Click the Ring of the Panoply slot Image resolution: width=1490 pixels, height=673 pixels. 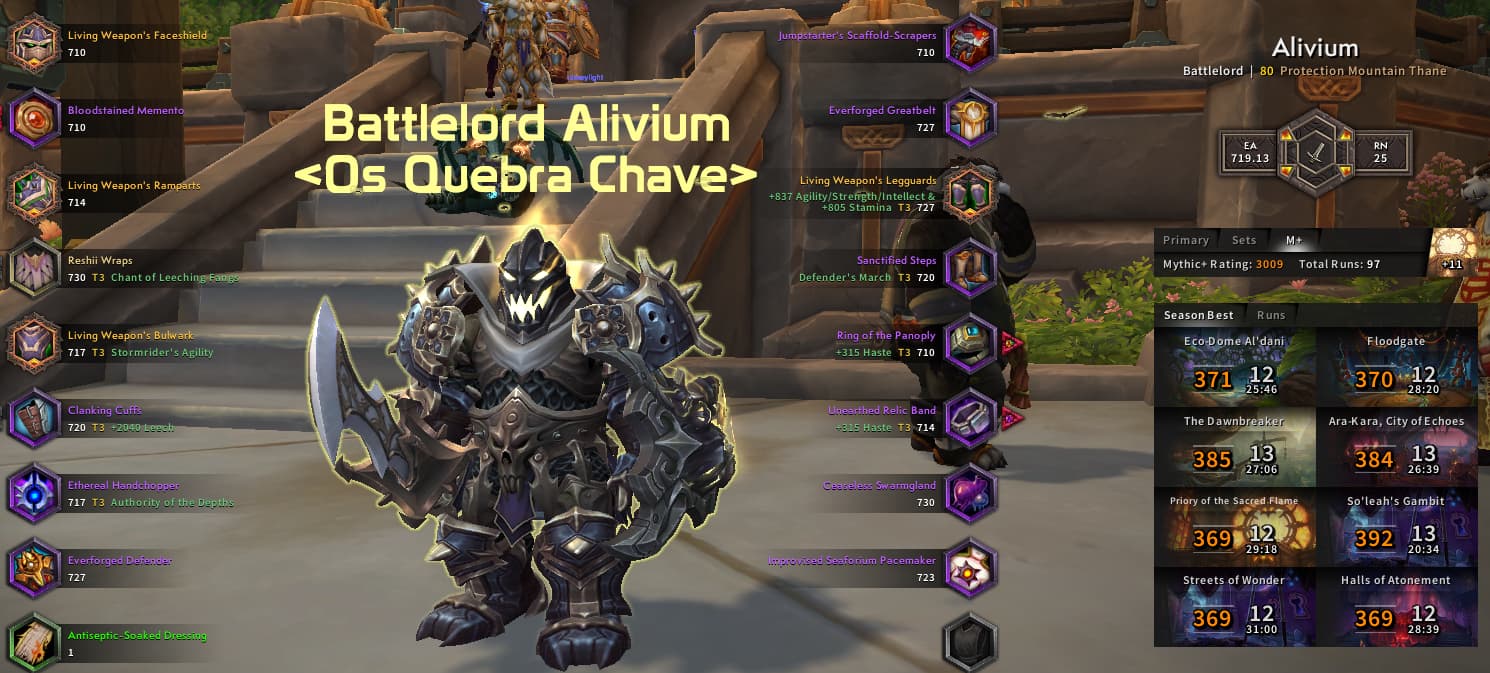tap(970, 344)
